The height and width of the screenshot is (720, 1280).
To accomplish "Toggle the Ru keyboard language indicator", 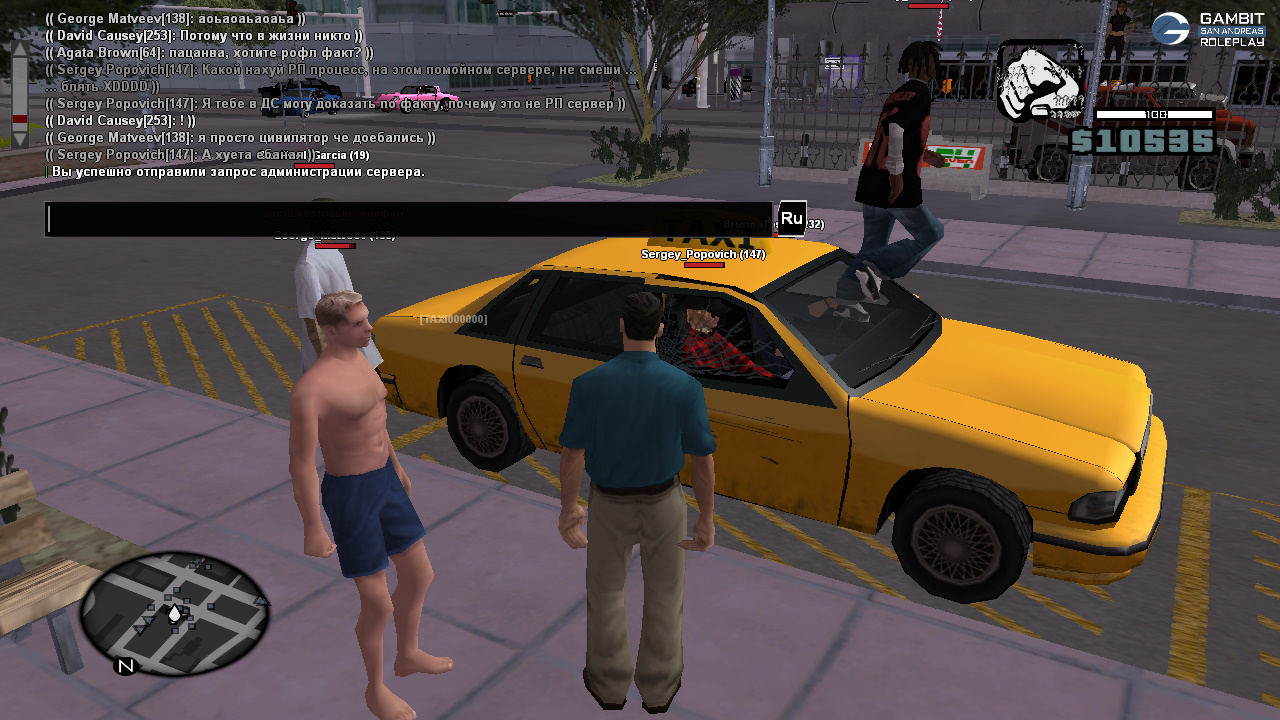I will (791, 218).
